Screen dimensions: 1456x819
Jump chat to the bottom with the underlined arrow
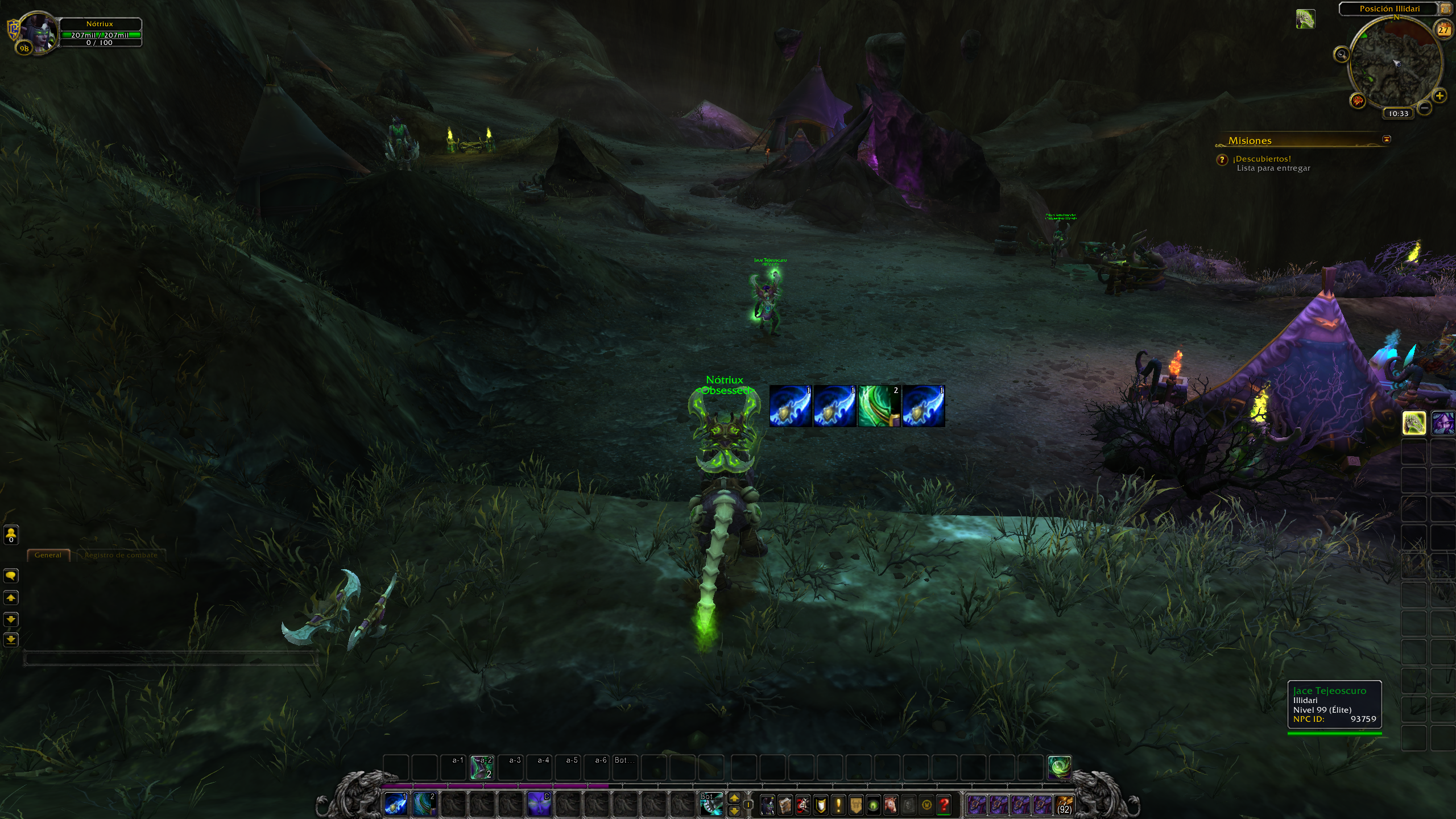[x=11, y=640]
